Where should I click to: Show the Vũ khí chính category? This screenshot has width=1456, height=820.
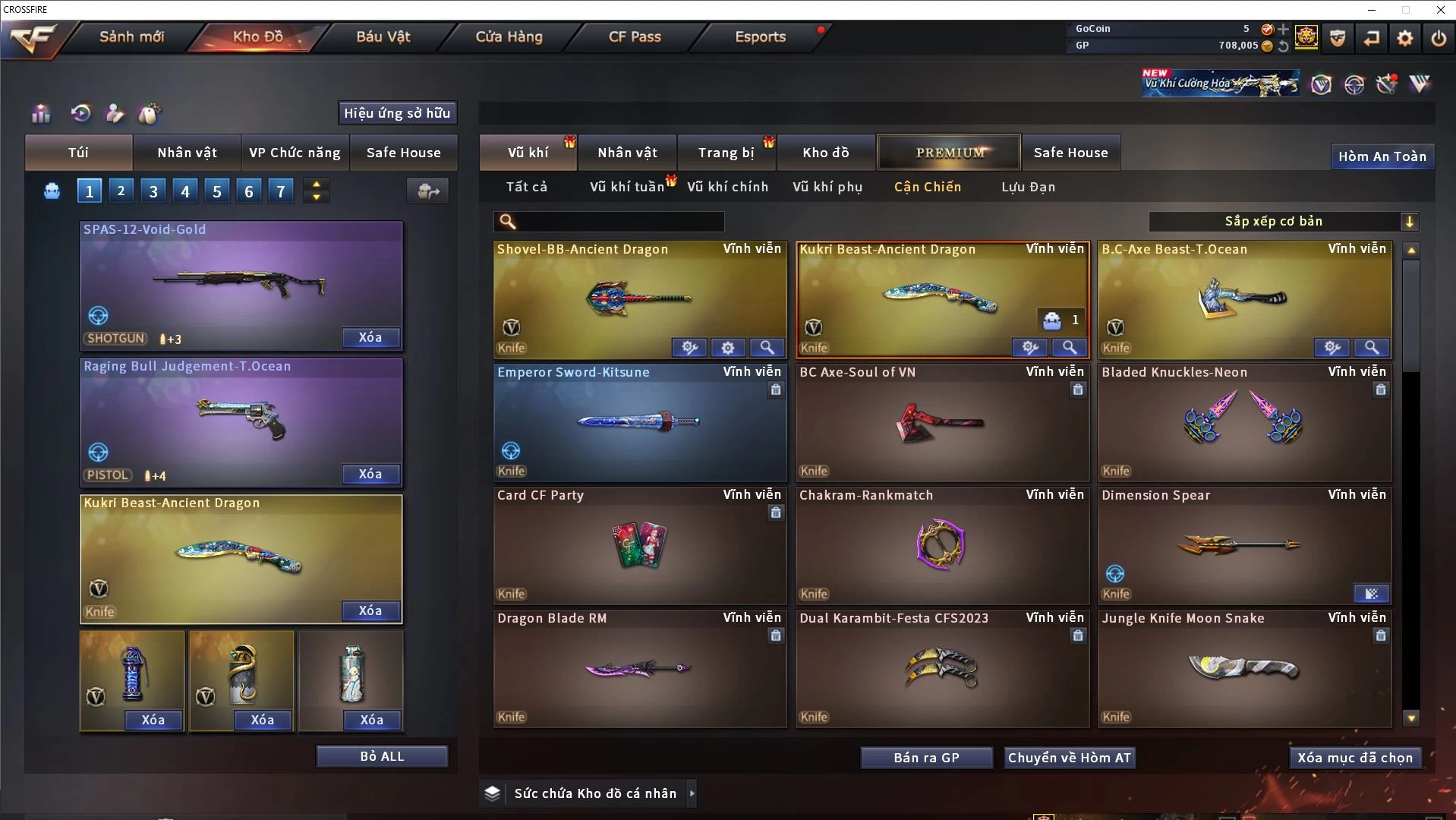[x=727, y=187]
